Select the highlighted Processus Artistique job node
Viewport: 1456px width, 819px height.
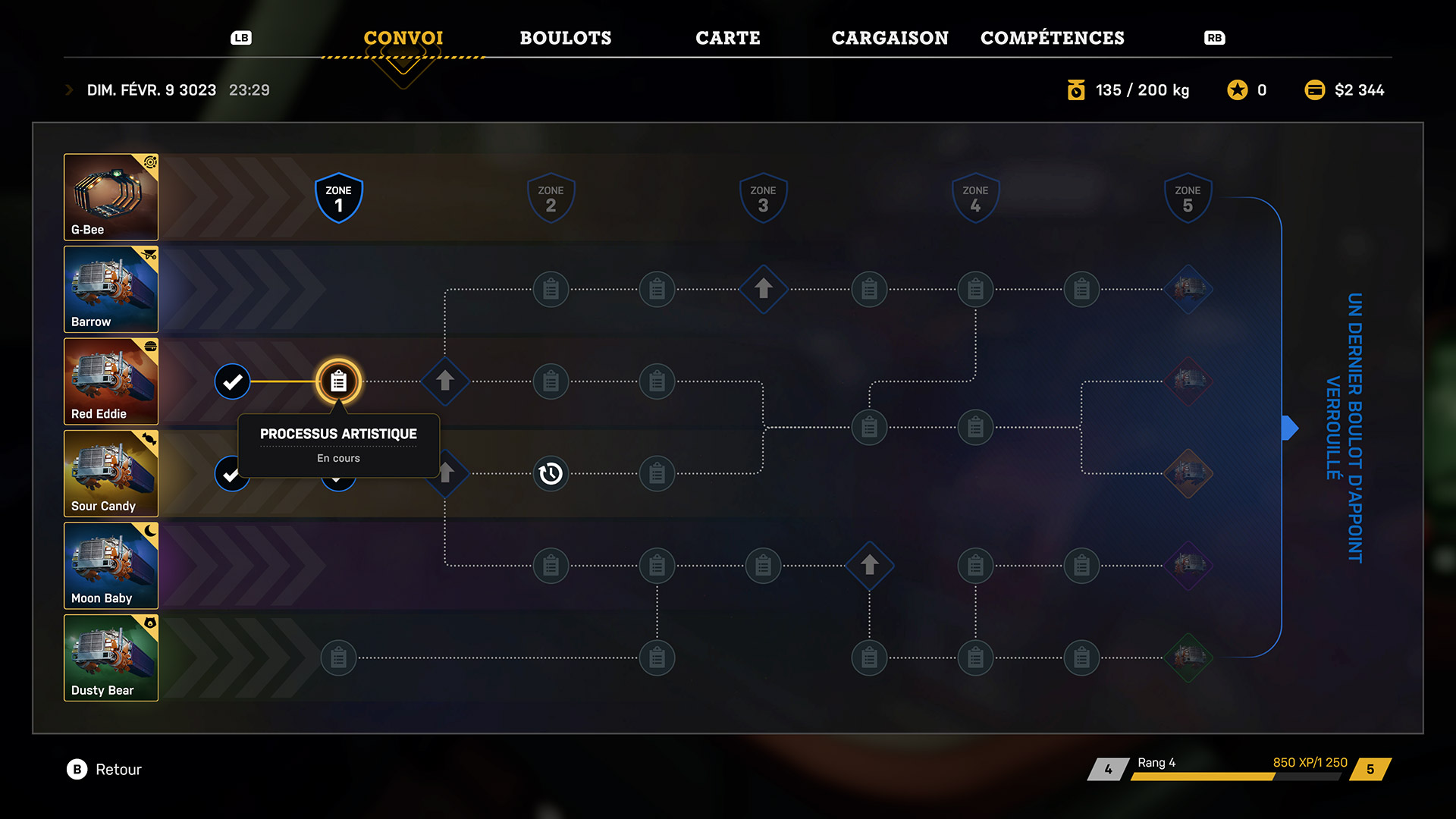[x=338, y=381]
